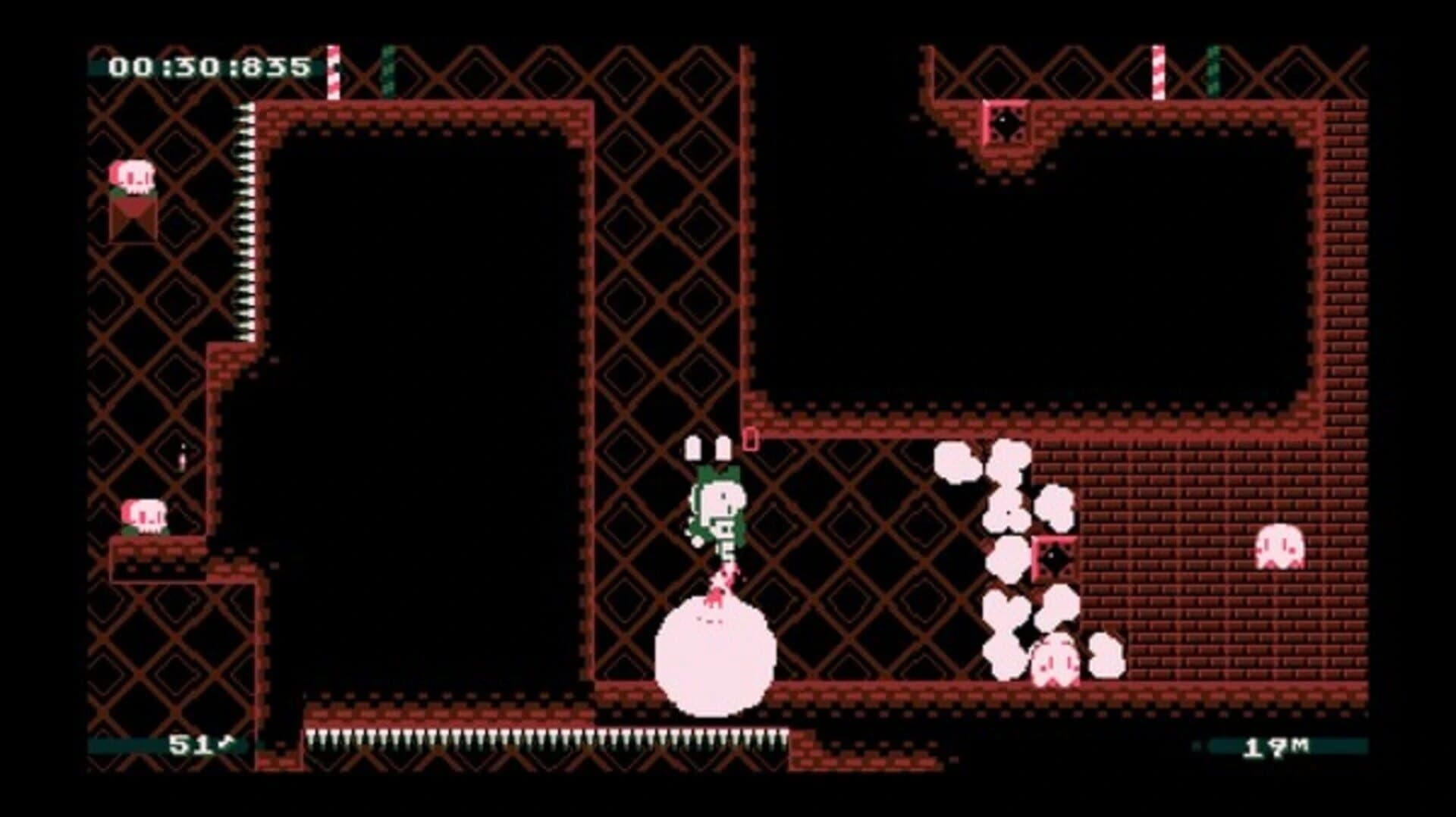Click the pink doorway above the player
Viewport: 1456px width, 817px height.
(x=752, y=438)
